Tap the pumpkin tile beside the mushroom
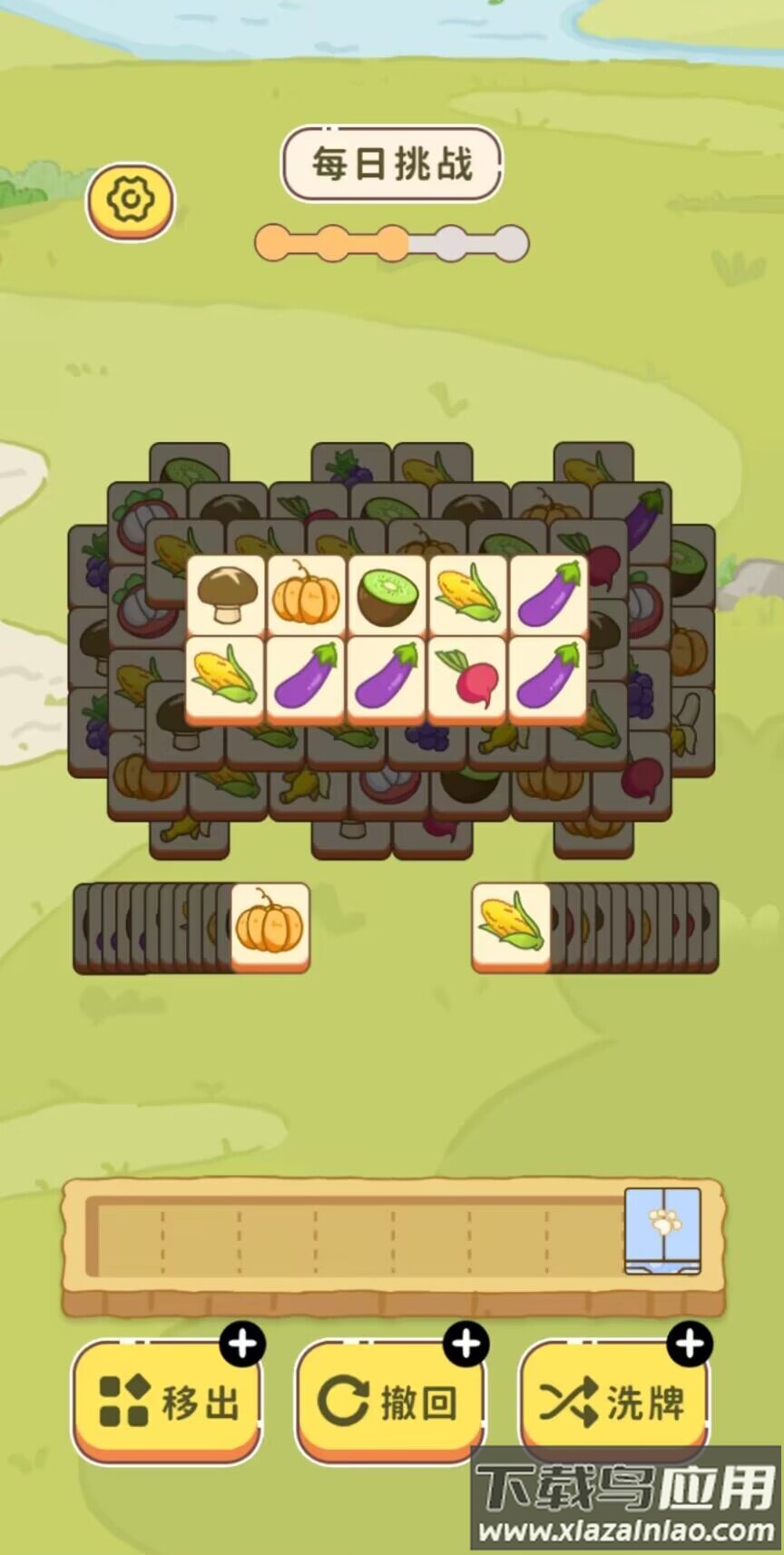Image resolution: width=784 pixels, height=1555 pixels. [306, 595]
